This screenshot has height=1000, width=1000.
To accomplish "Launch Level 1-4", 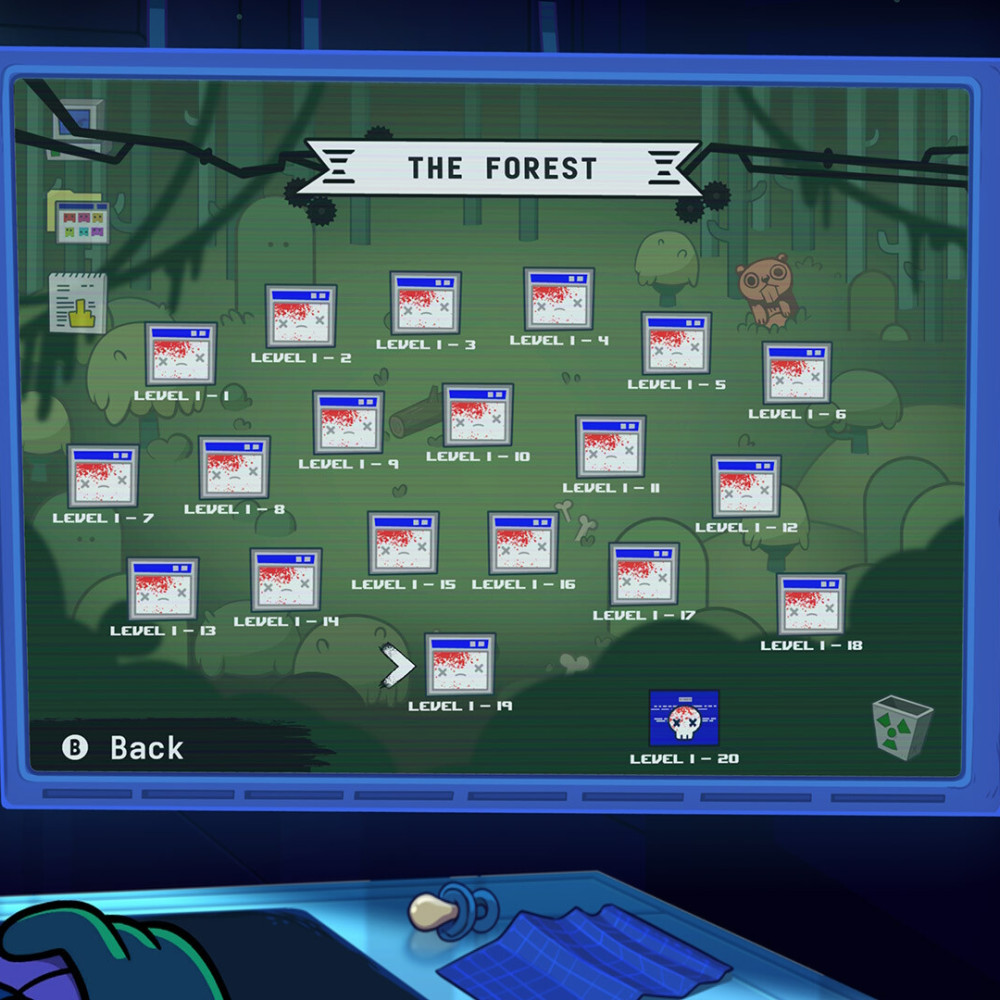I will pos(559,299).
